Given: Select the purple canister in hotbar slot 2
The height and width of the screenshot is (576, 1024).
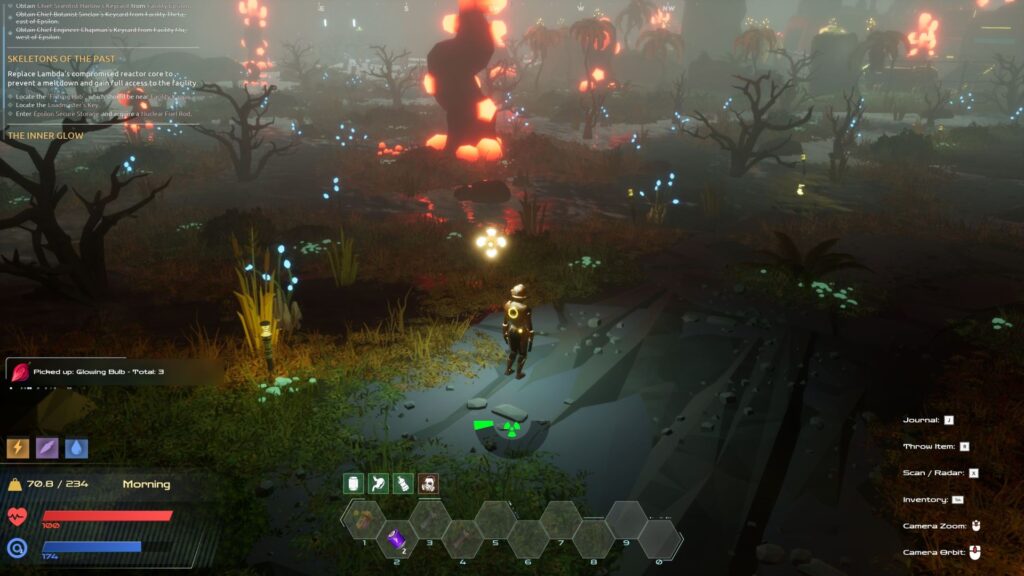Looking at the screenshot, I should [396, 539].
